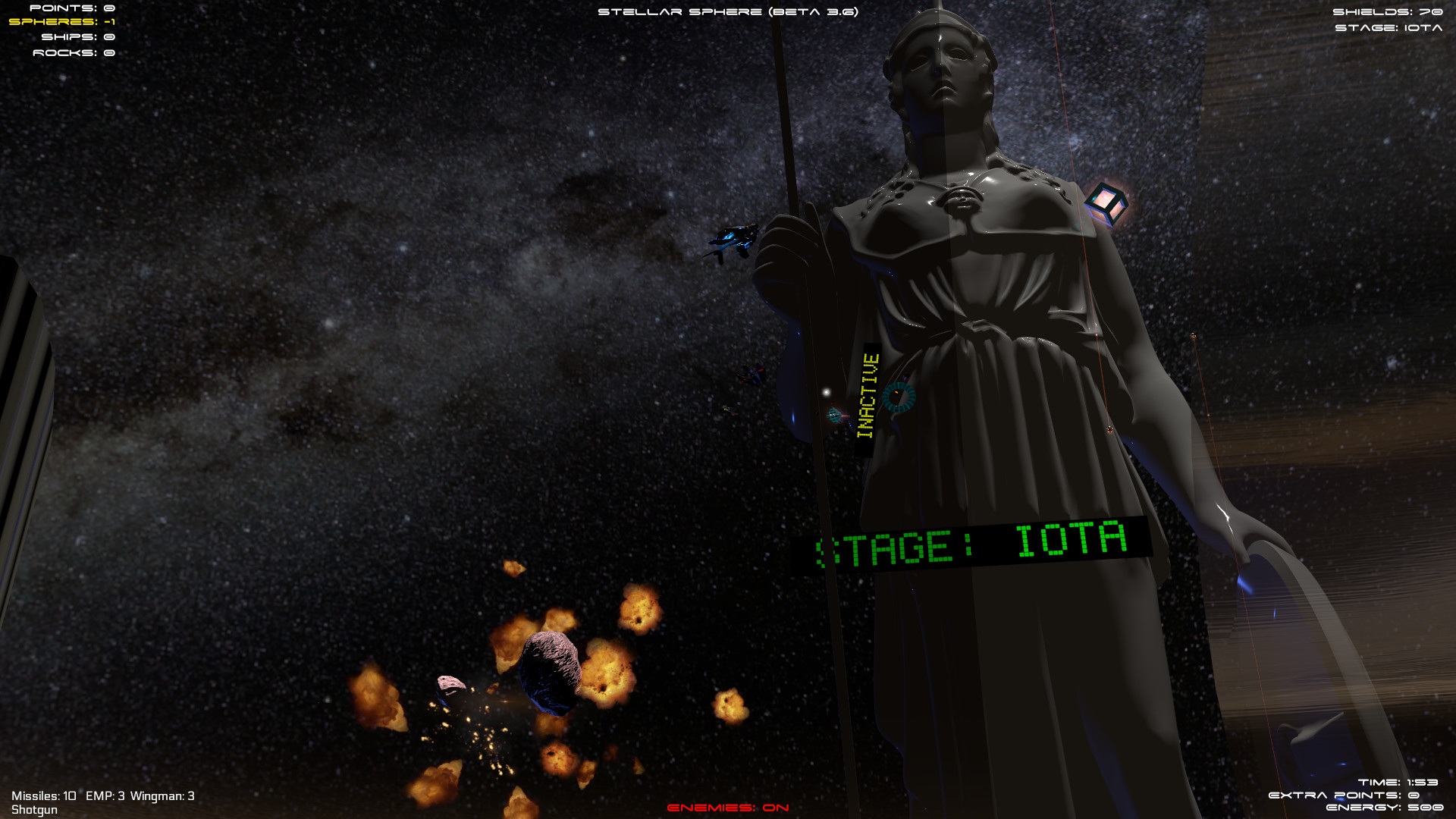Select the SPHERES: -1 indicator

click(64, 24)
